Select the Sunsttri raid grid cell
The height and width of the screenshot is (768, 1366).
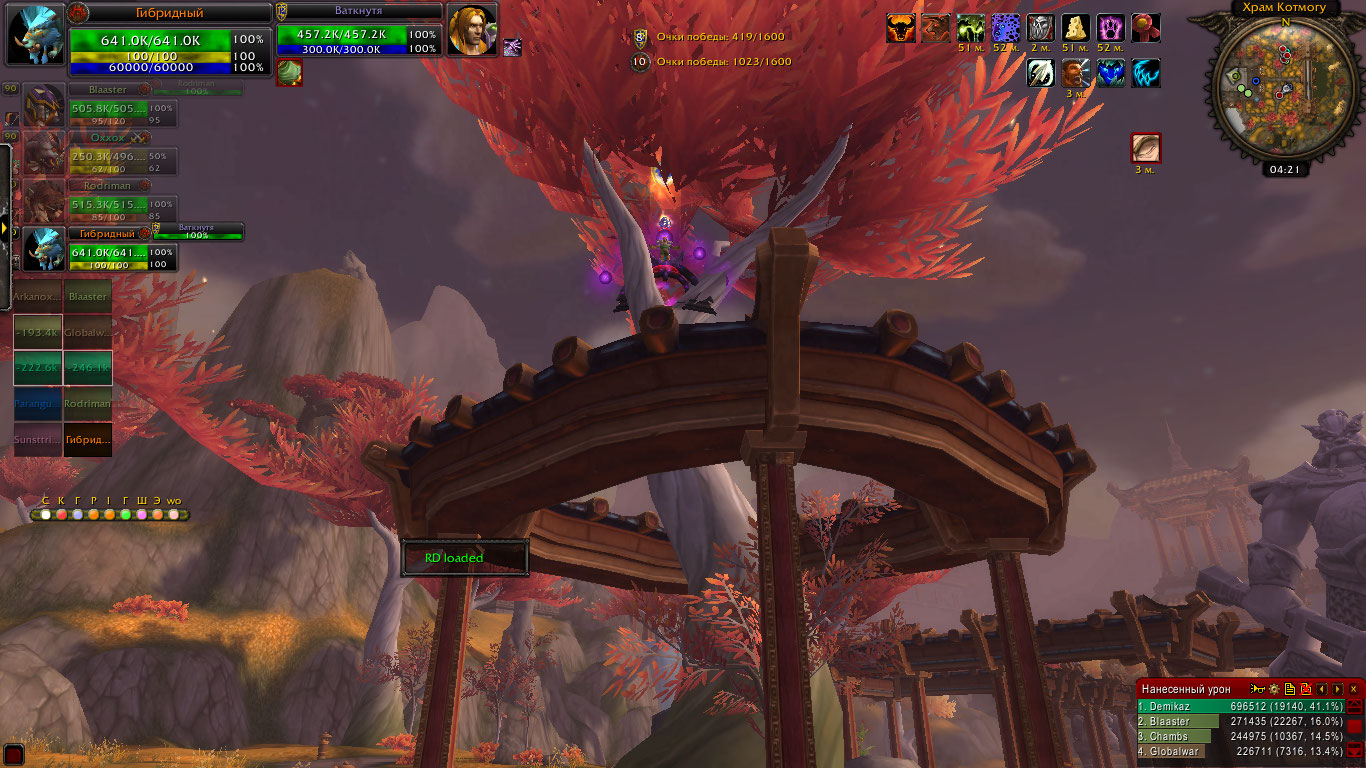tap(38, 440)
